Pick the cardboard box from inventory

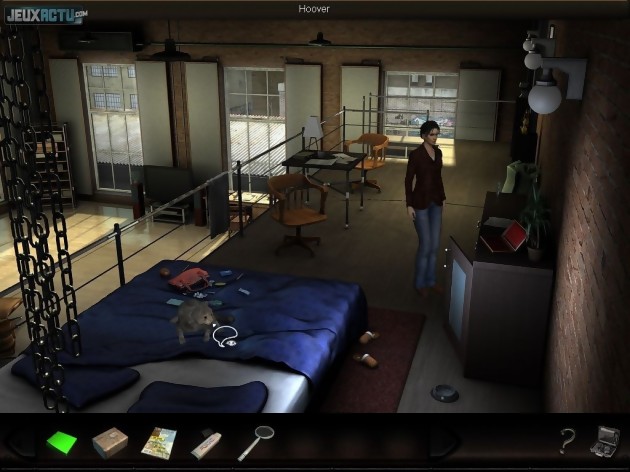tap(110, 441)
